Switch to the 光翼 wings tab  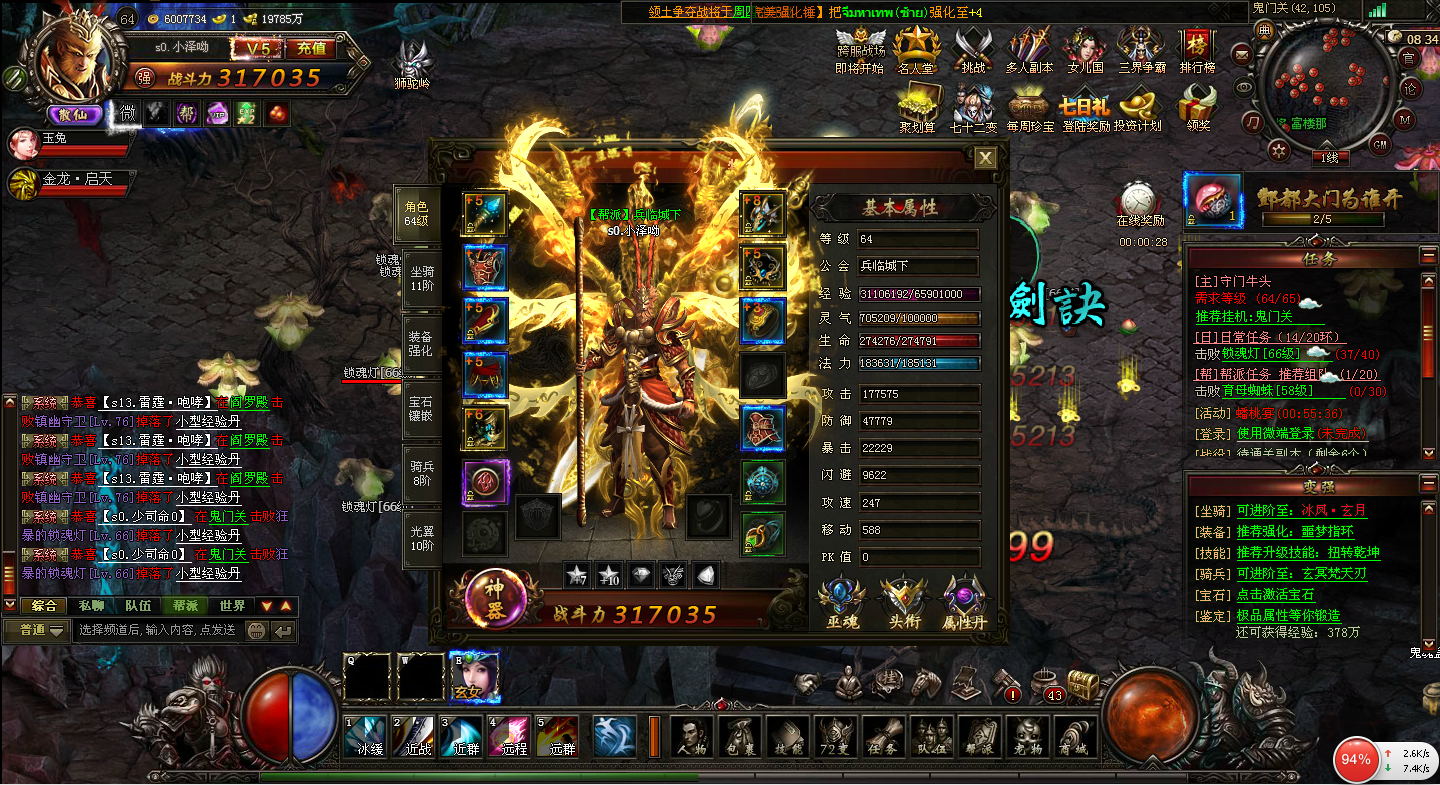[x=421, y=539]
